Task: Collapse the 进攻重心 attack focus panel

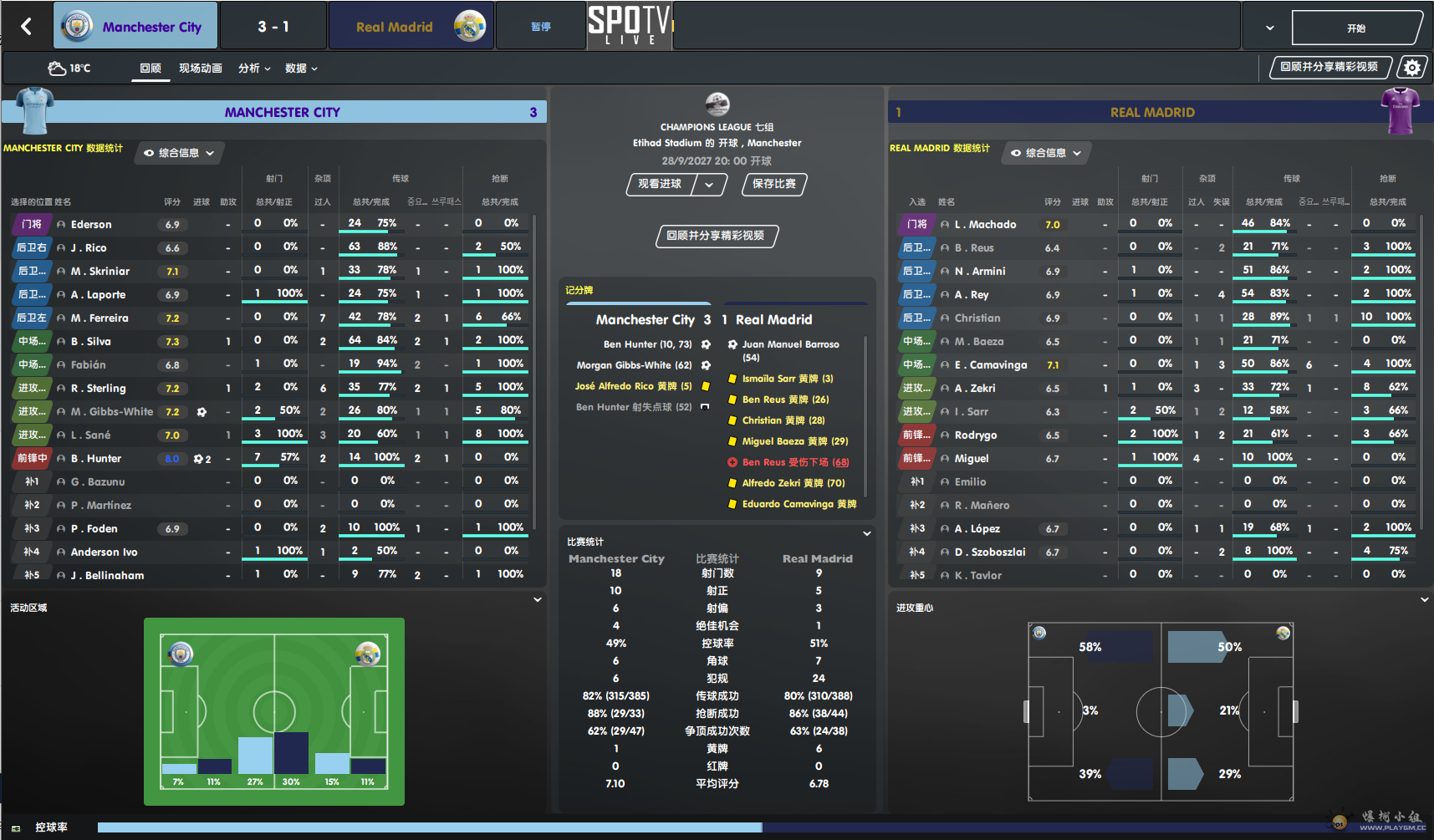Action: [1424, 599]
